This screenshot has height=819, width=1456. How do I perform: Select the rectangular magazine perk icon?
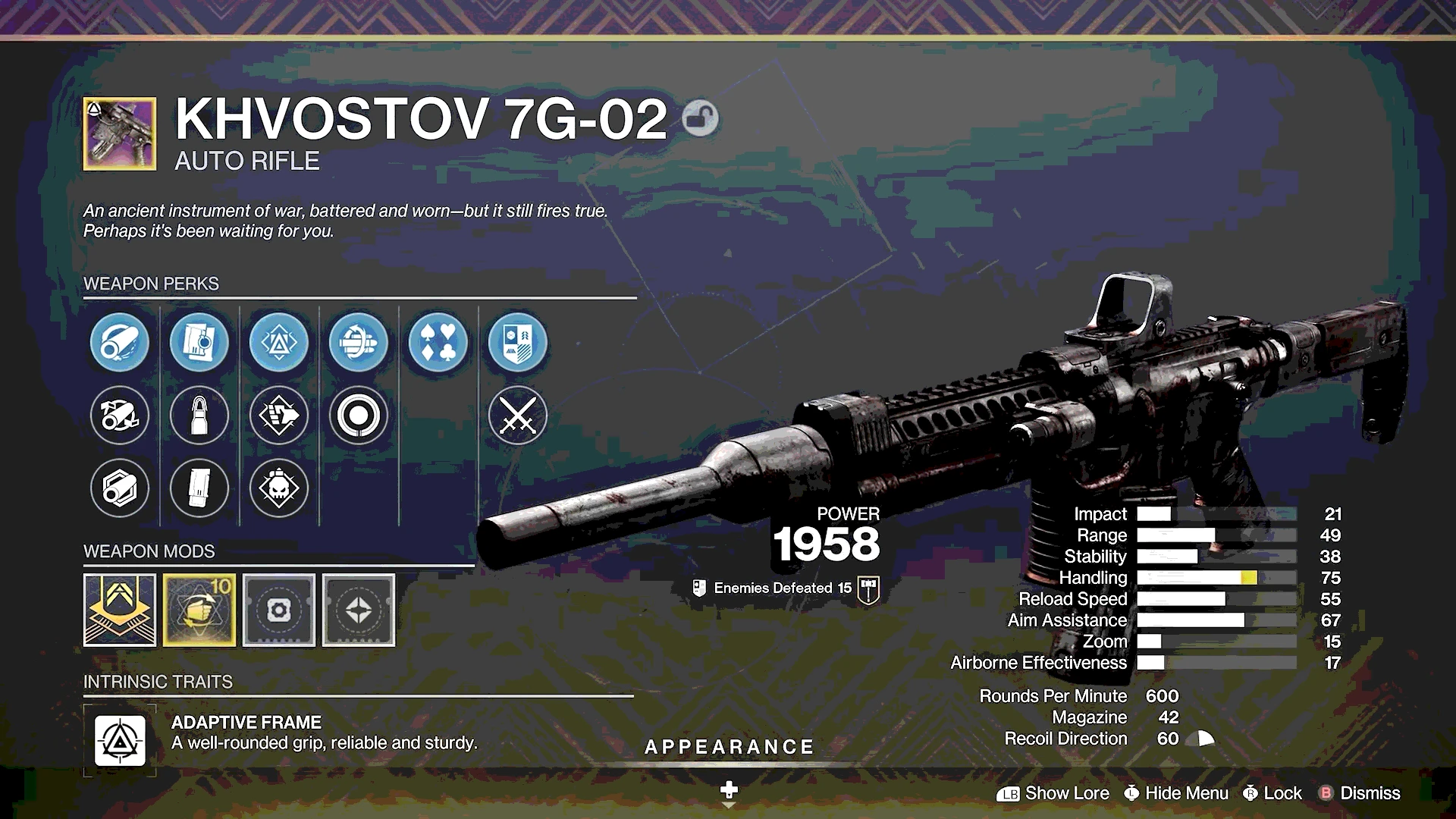[199, 488]
